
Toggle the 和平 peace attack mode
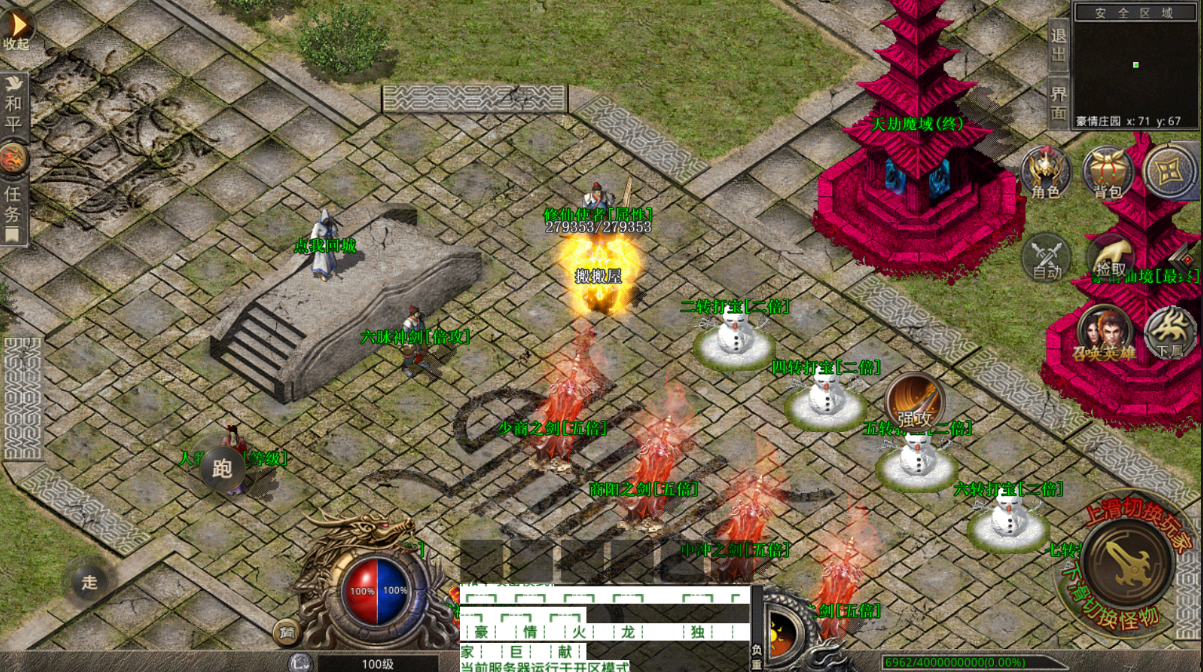[14, 104]
